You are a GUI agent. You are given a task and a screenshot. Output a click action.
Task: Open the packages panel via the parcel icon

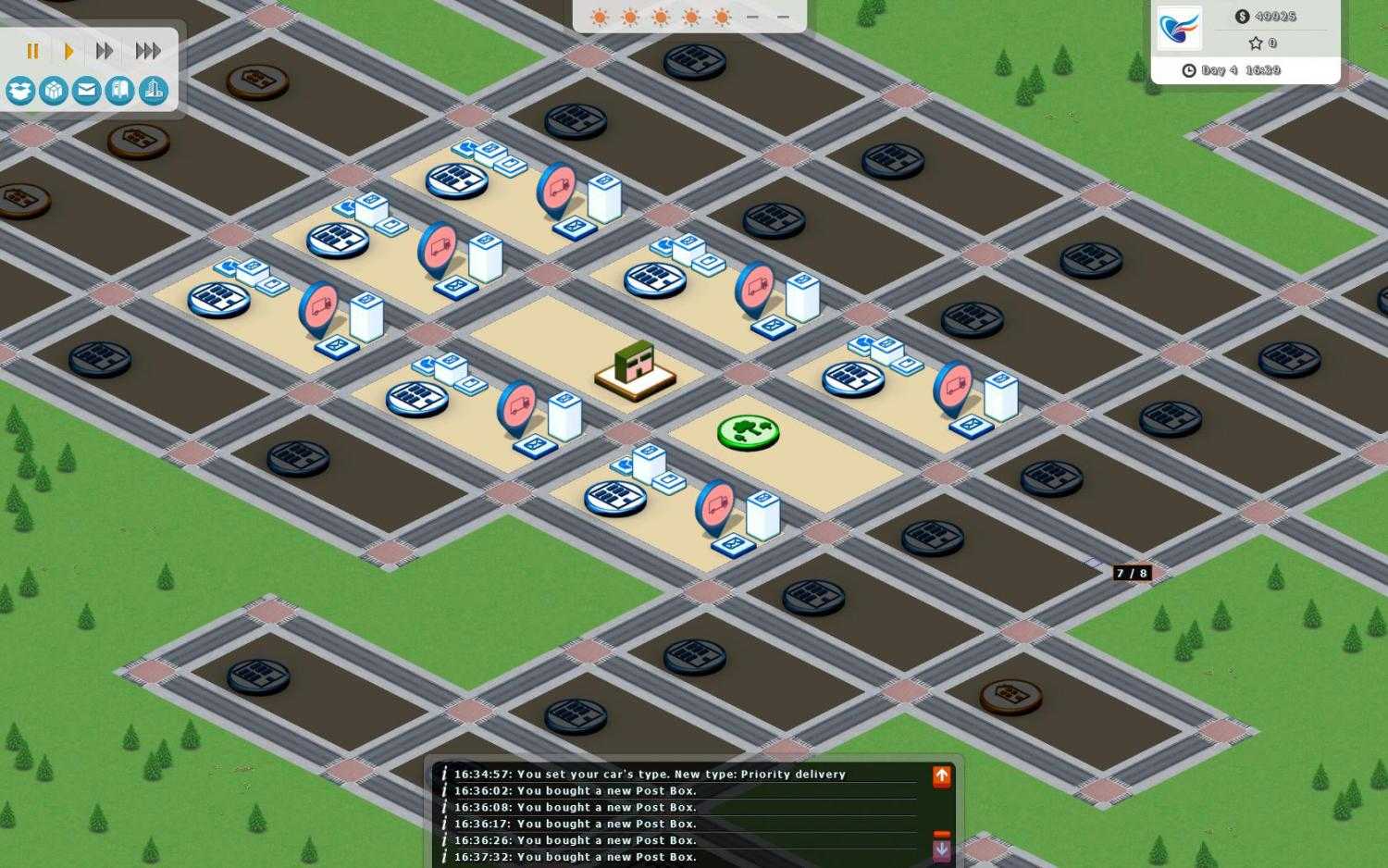coord(53,91)
